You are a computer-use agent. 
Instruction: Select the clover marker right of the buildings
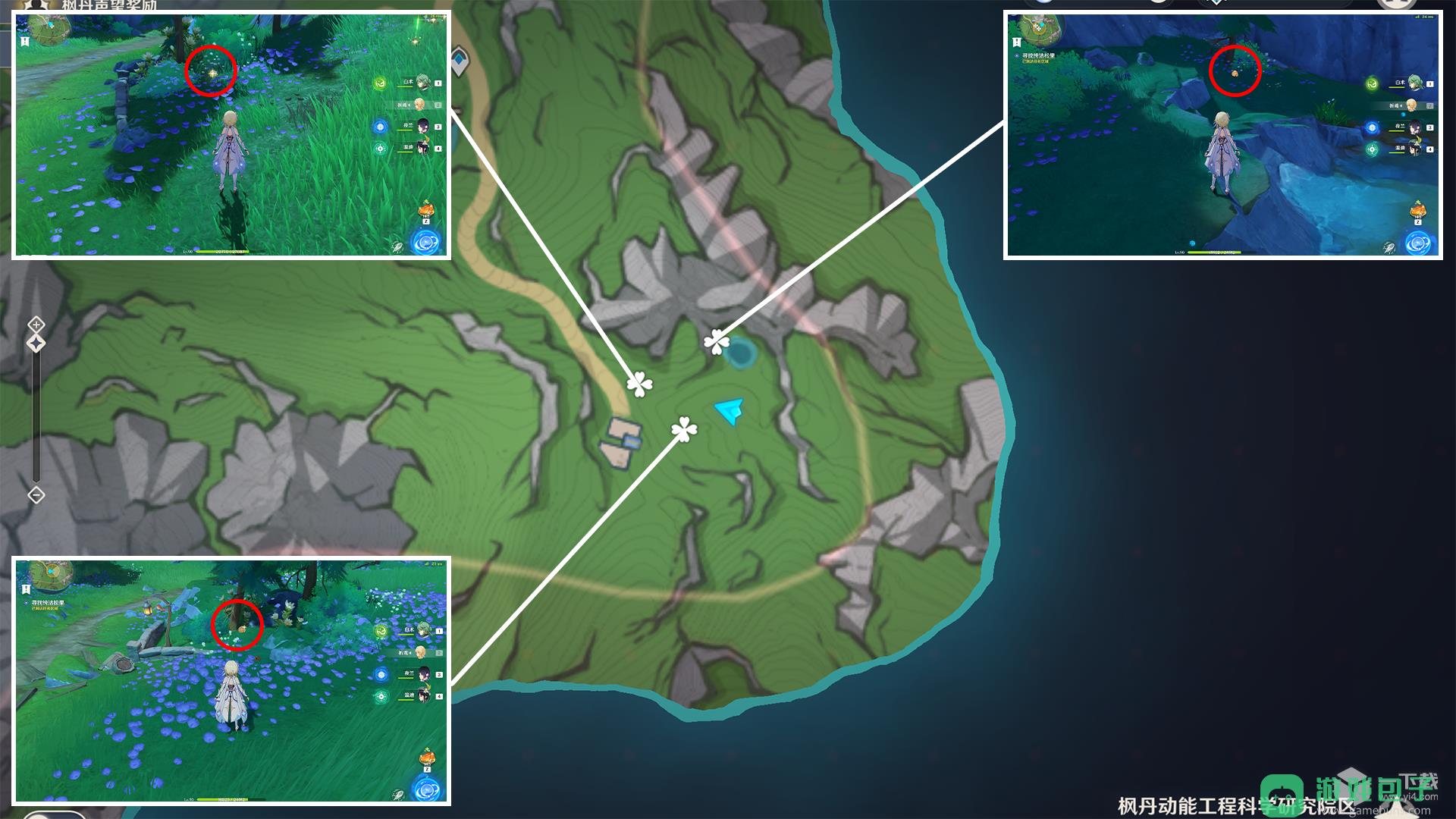coord(684,430)
